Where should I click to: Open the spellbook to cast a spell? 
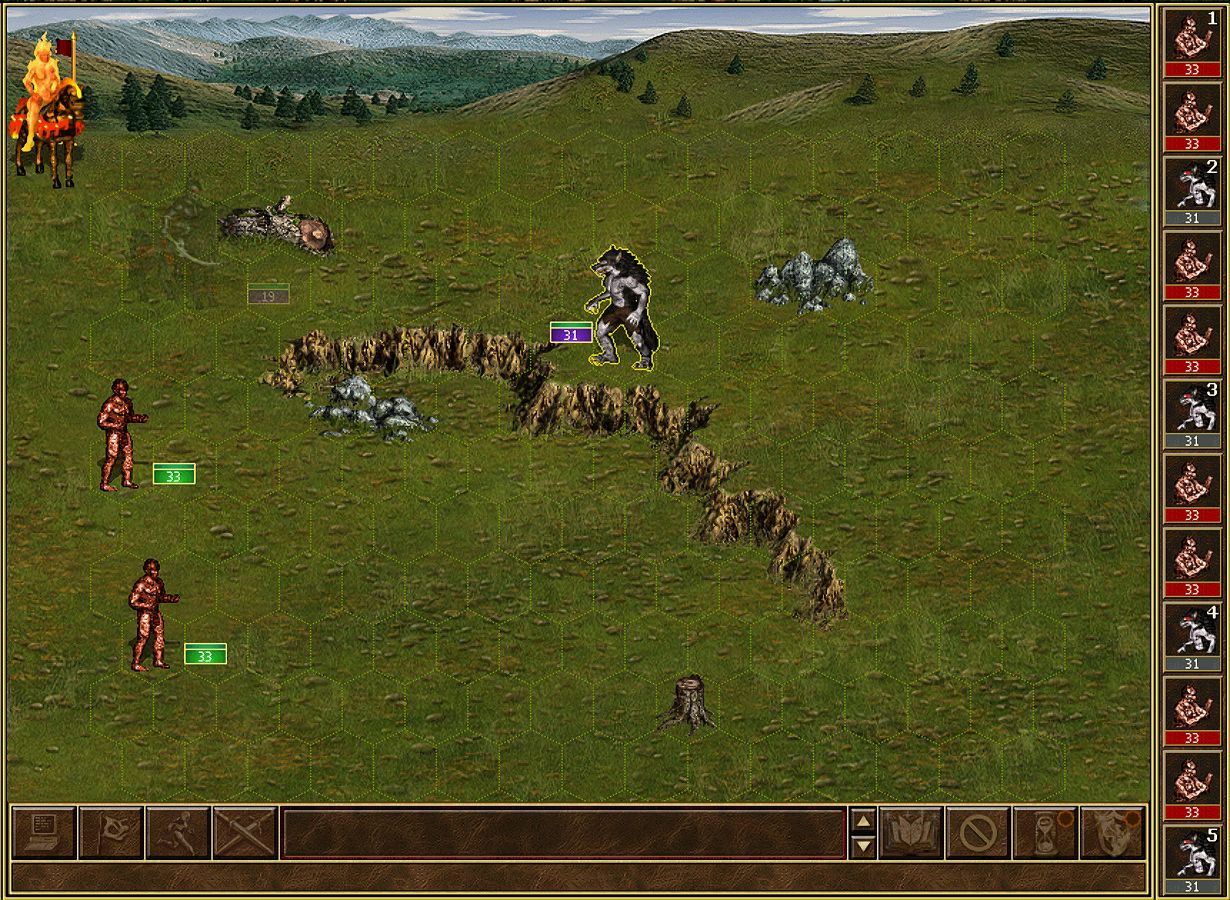click(911, 832)
